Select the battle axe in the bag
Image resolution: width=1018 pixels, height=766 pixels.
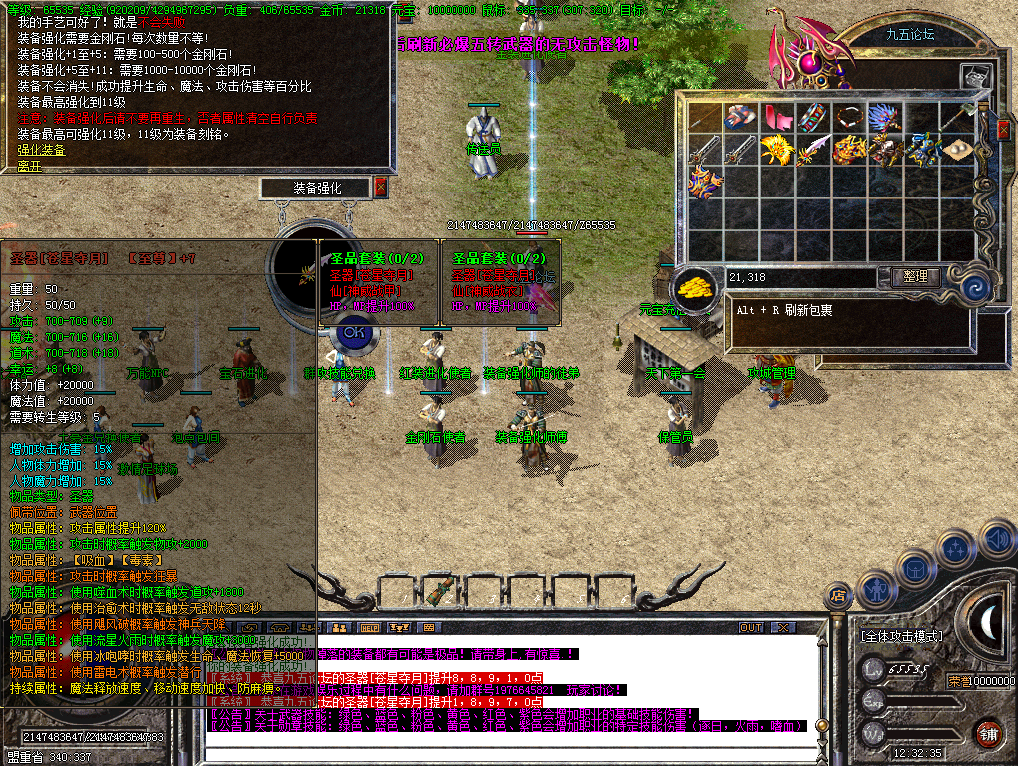958,117
